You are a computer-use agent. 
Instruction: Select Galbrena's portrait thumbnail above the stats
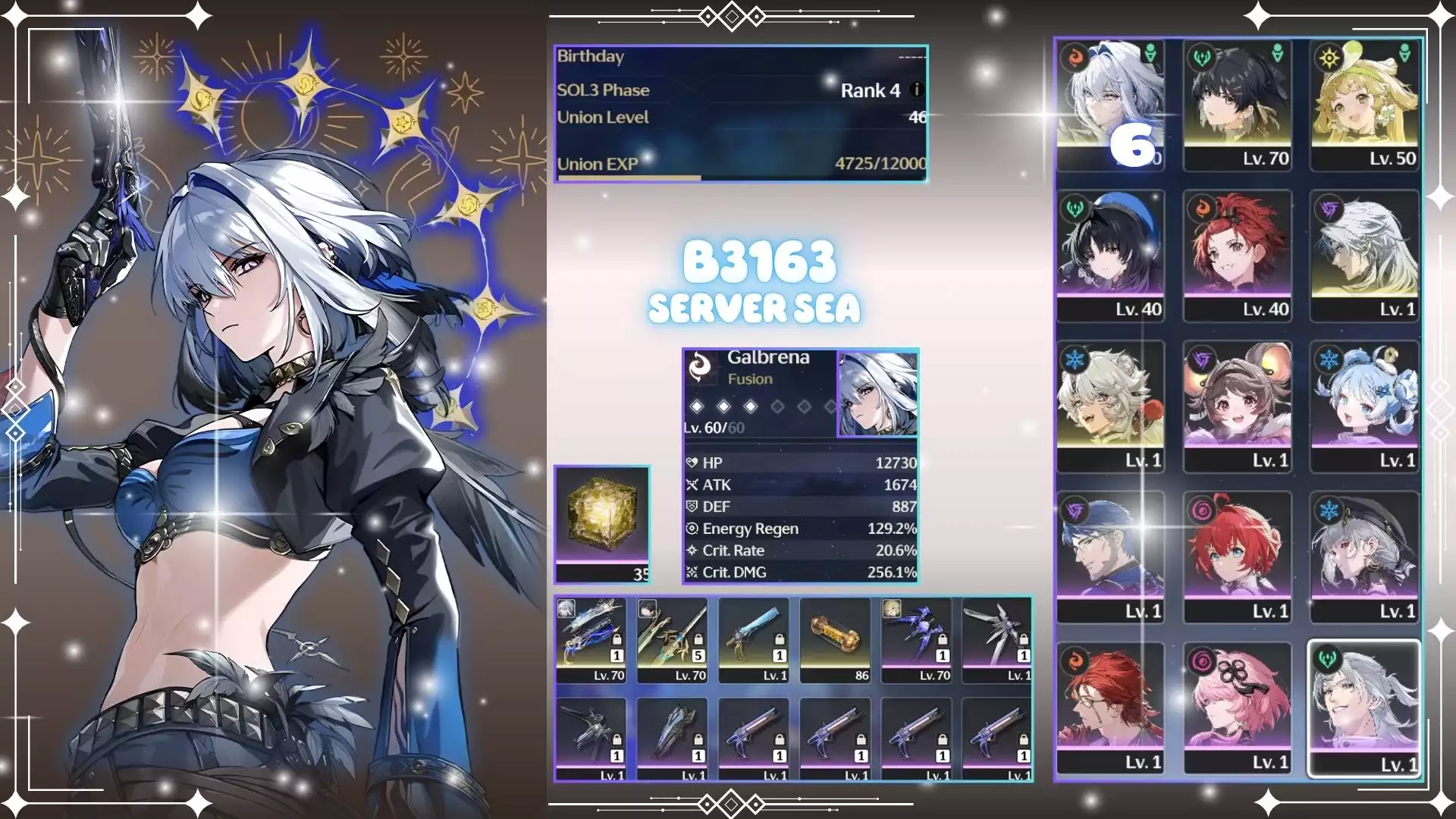[x=877, y=394]
